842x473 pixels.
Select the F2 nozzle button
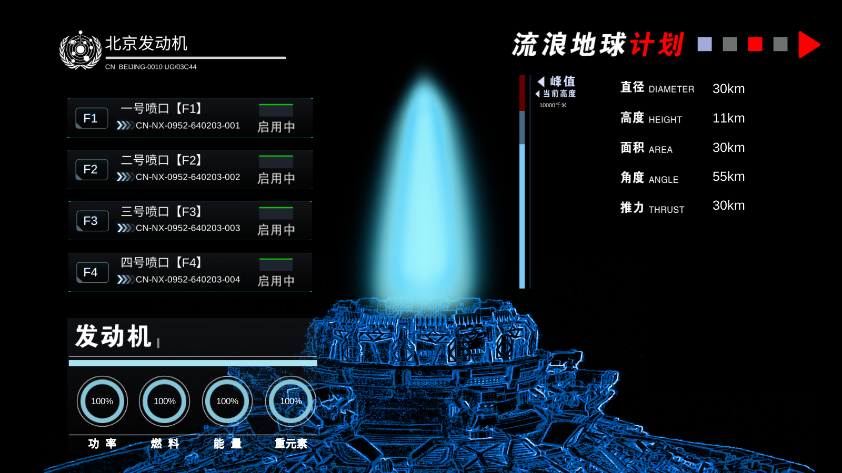[x=90, y=169]
